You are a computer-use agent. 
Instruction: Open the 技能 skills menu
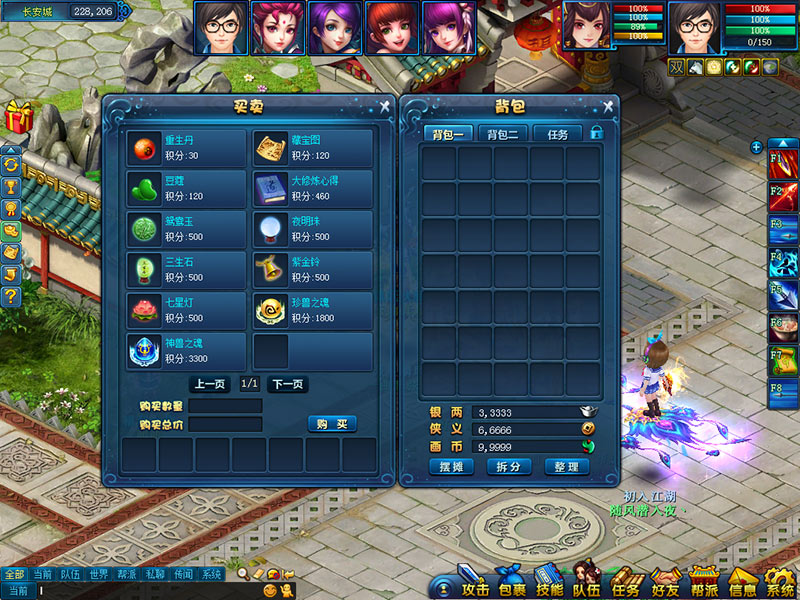tap(549, 585)
